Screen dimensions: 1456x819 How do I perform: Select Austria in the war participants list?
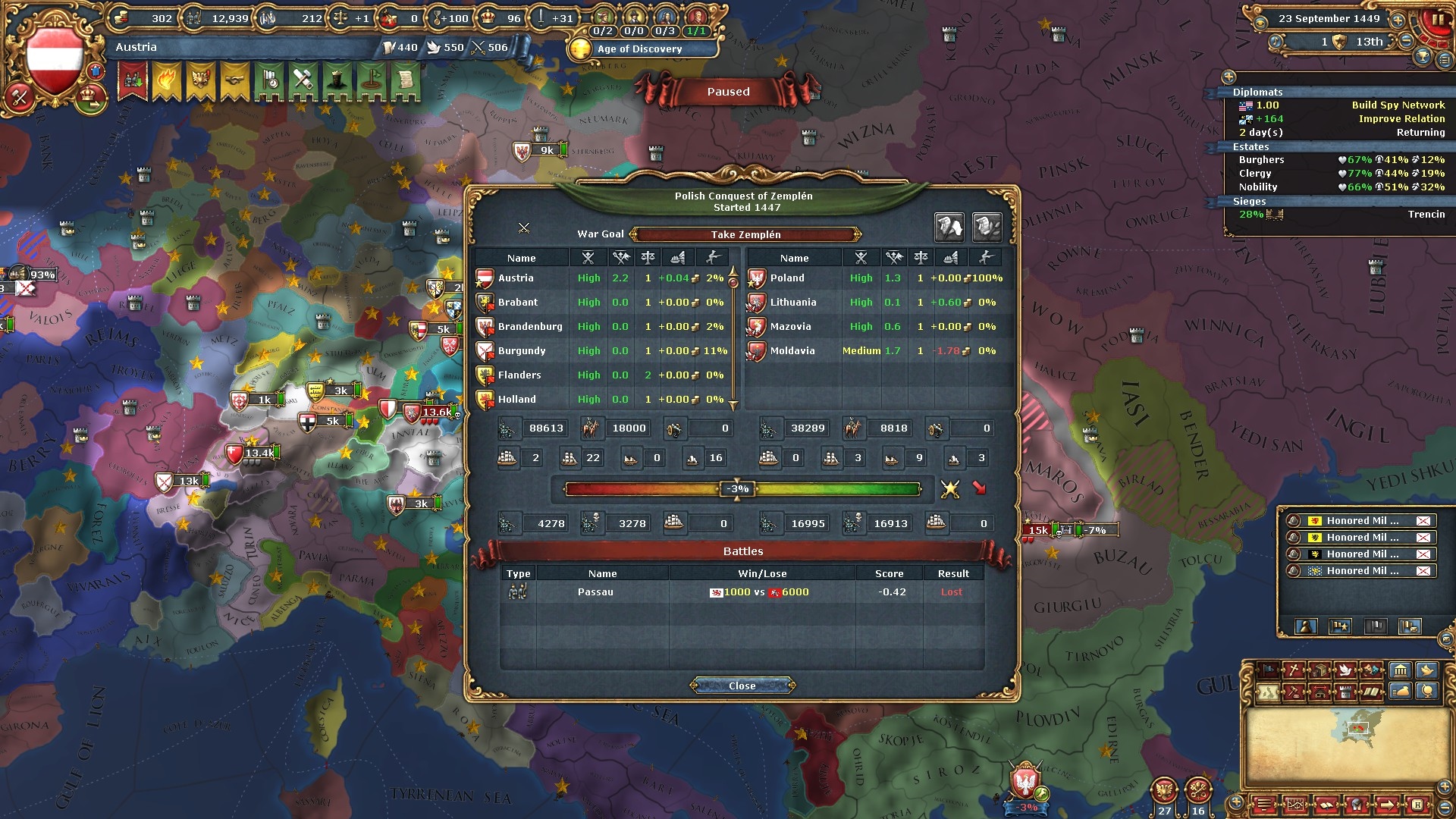click(x=516, y=278)
